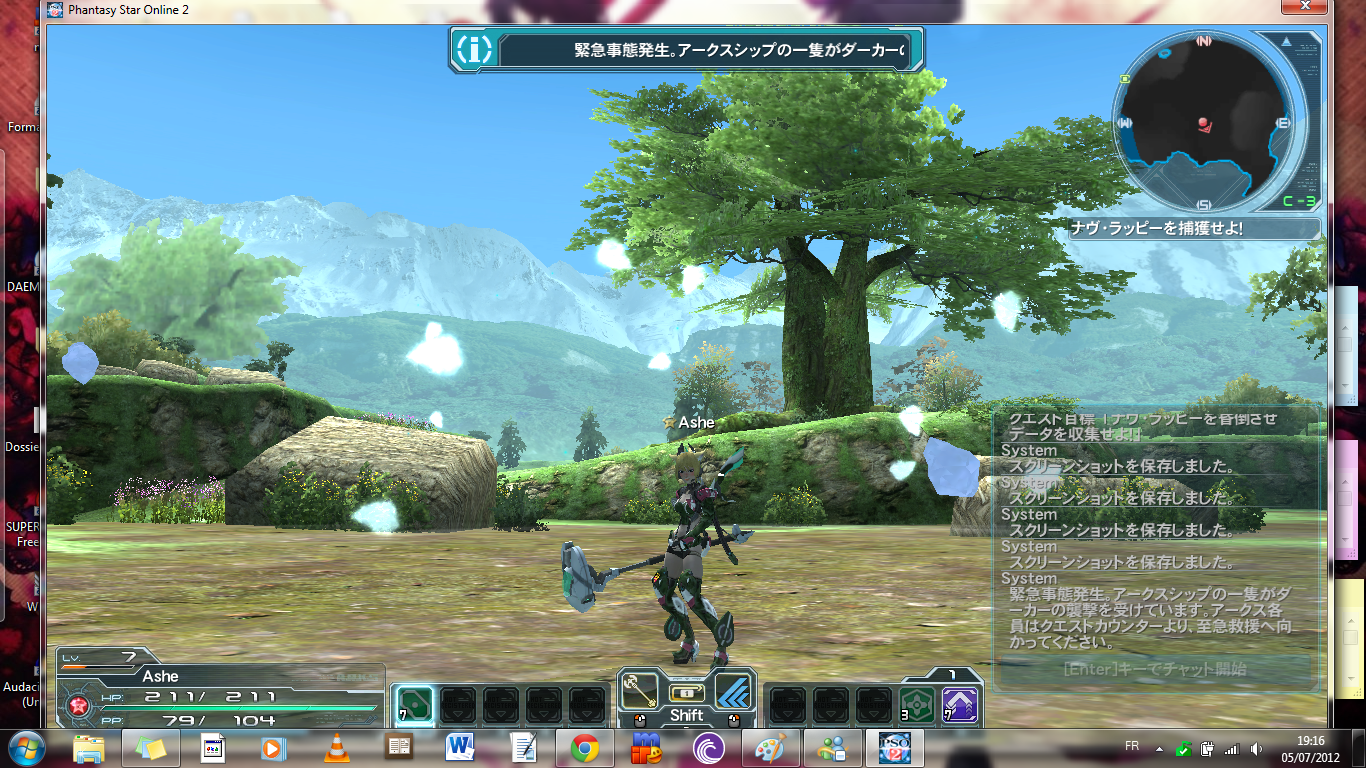This screenshot has width=1366, height=768.
Task: Click the weapon palette number indicator
Action: click(953, 675)
